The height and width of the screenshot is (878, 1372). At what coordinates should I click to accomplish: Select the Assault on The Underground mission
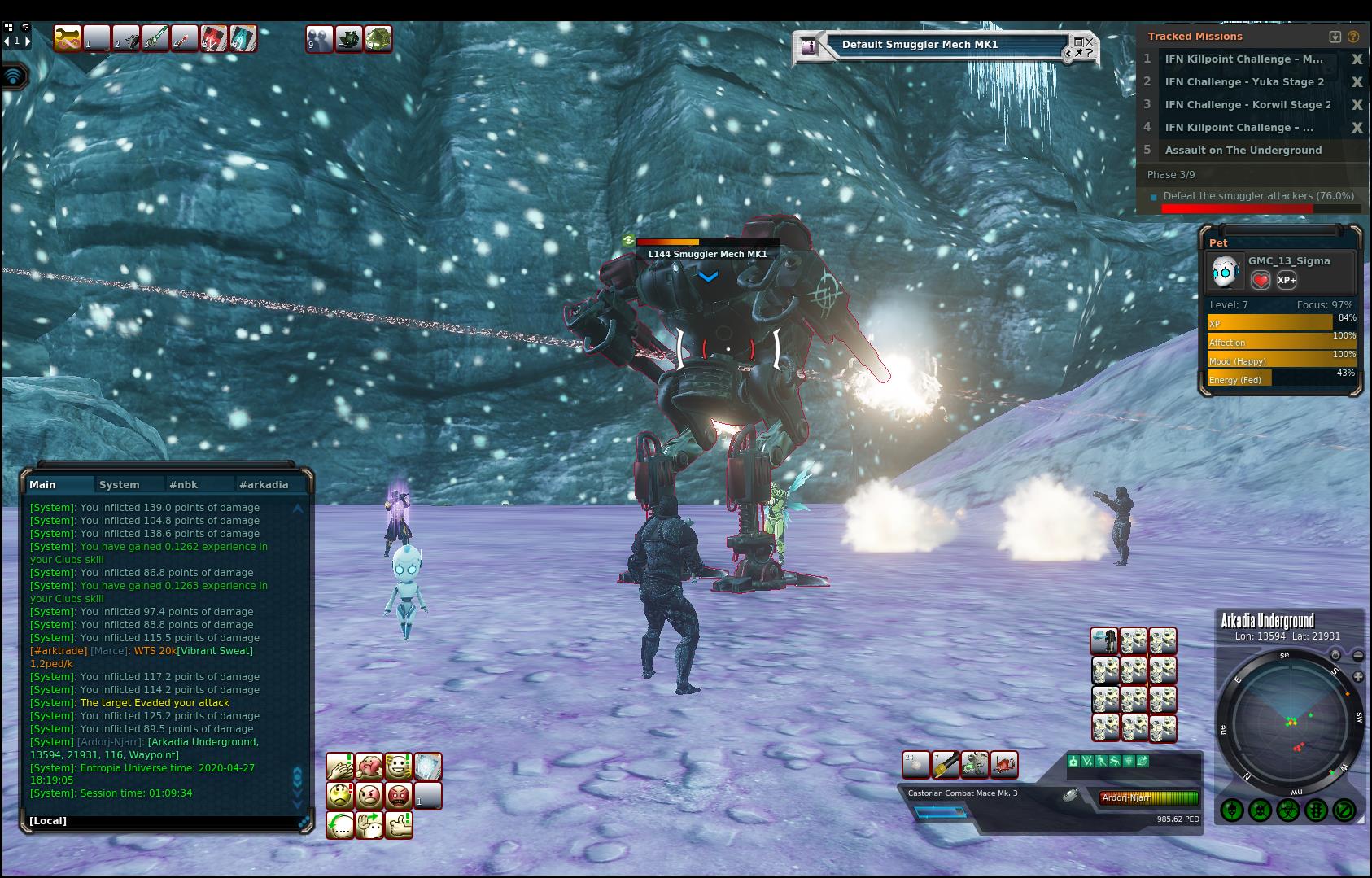pyautogui.click(x=1243, y=150)
